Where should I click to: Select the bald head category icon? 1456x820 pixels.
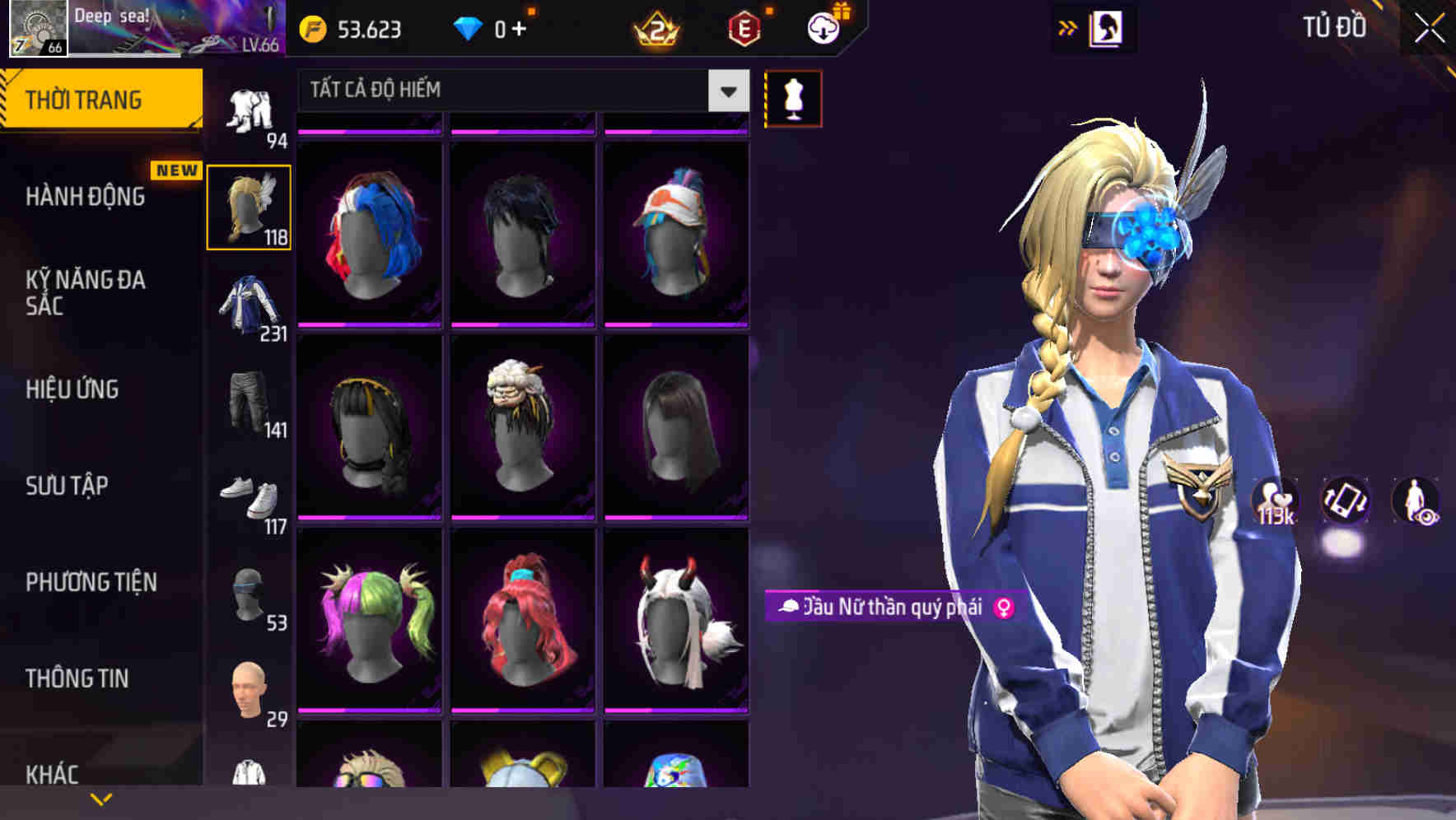249,683
